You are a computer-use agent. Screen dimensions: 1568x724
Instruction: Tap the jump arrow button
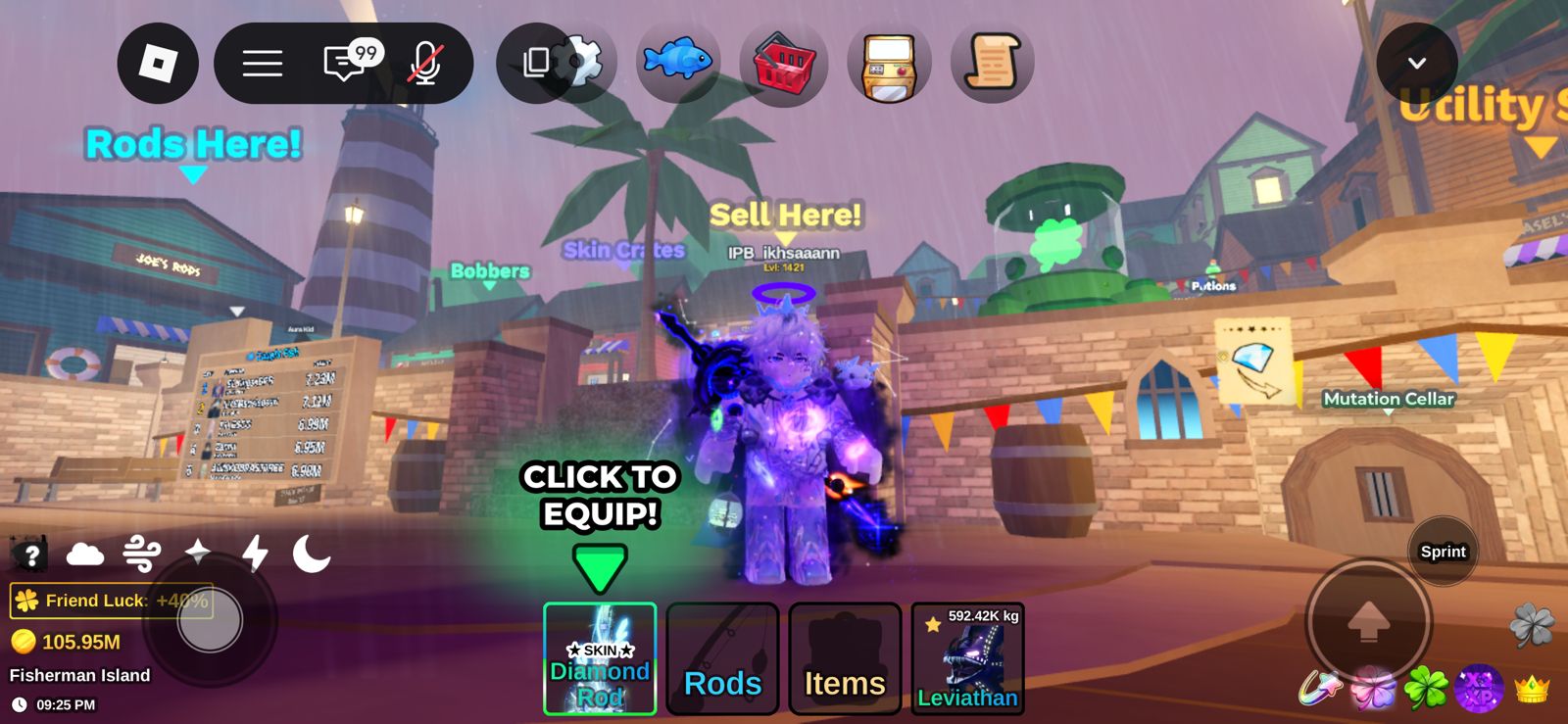coord(1369,620)
